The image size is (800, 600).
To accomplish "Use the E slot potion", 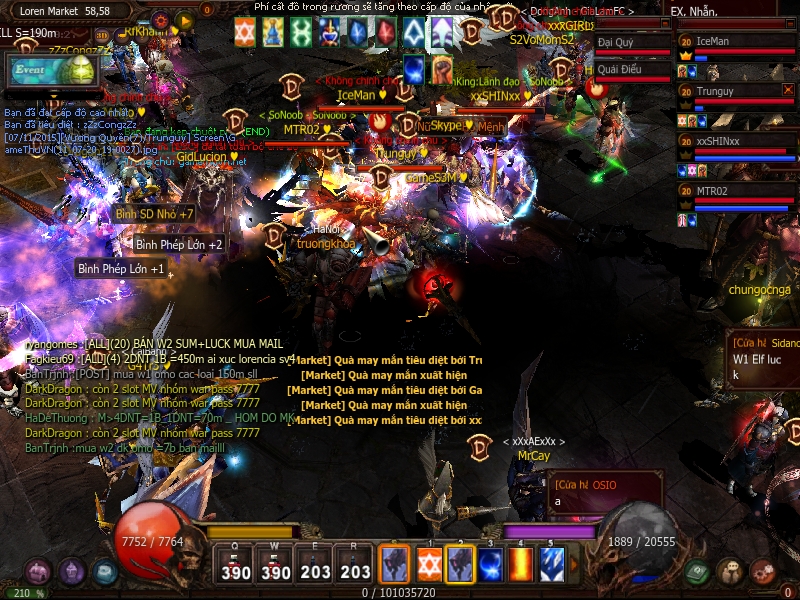I will click(315, 565).
